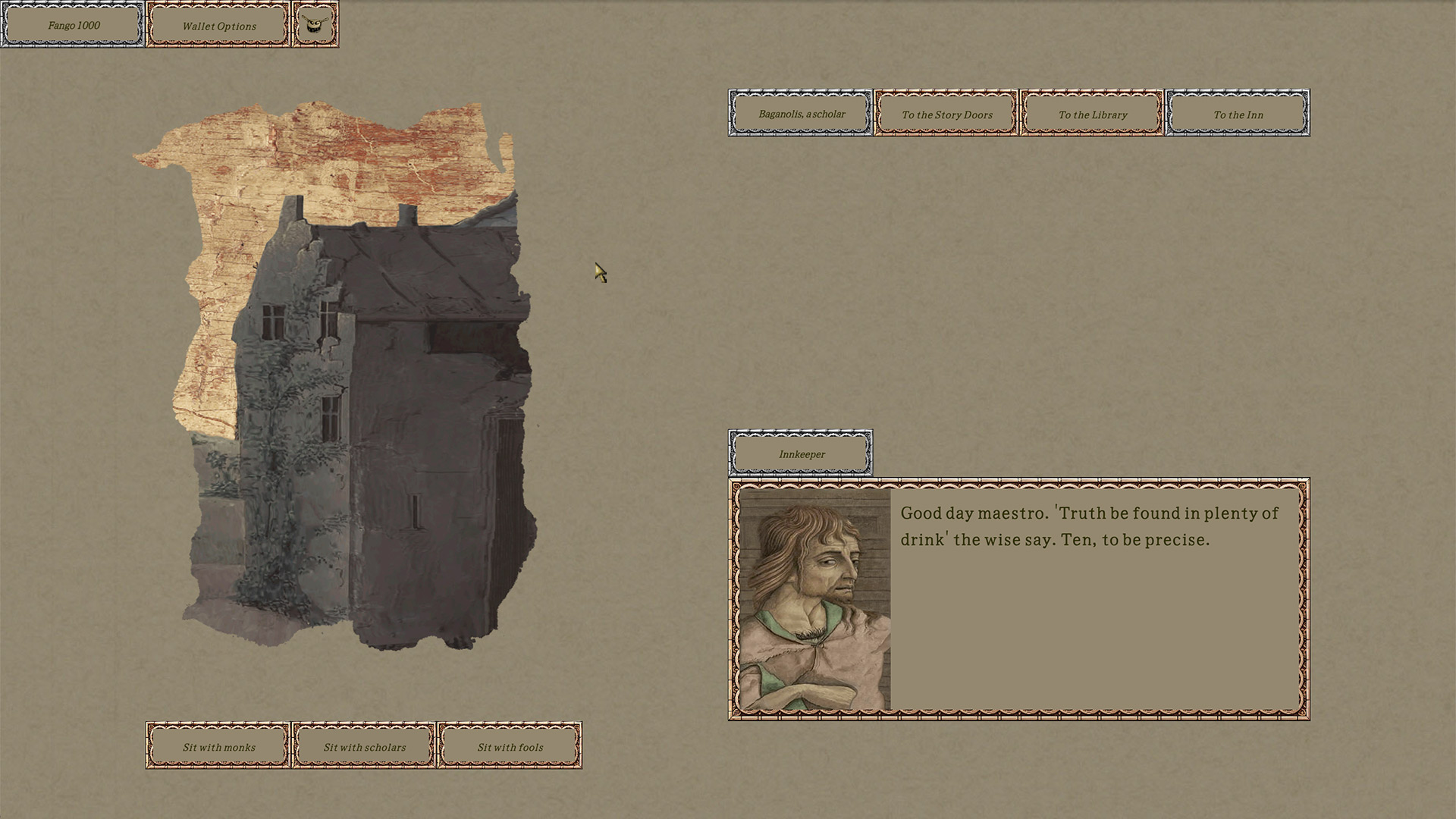The width and height of the screenshot is (1456, 819).
Task: Travel to the Library
Action: point(1092,114)
